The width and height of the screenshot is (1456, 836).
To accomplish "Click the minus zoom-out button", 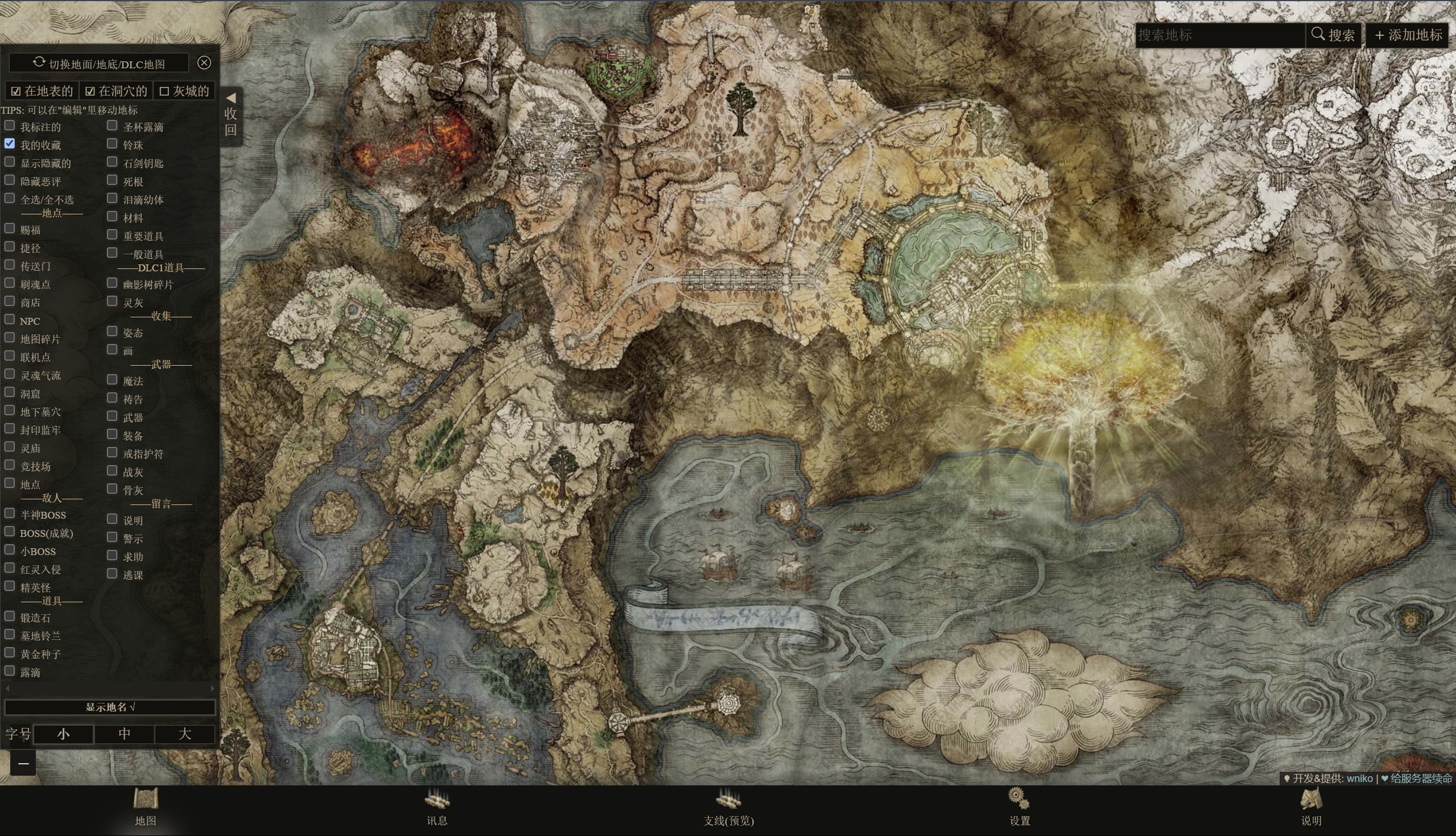I will (23, 763).
